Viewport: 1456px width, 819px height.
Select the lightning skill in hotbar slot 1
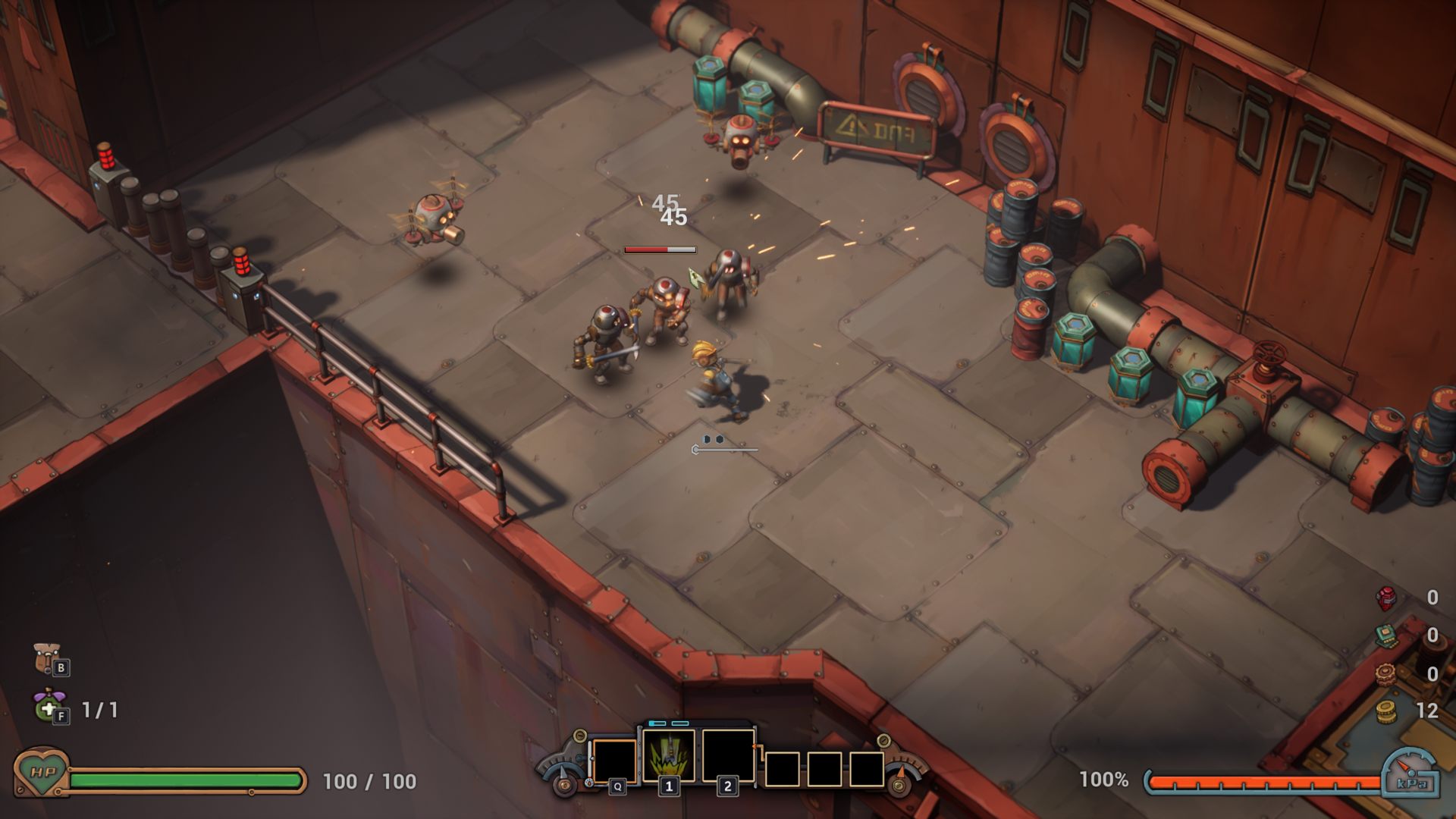coord(669,755)
